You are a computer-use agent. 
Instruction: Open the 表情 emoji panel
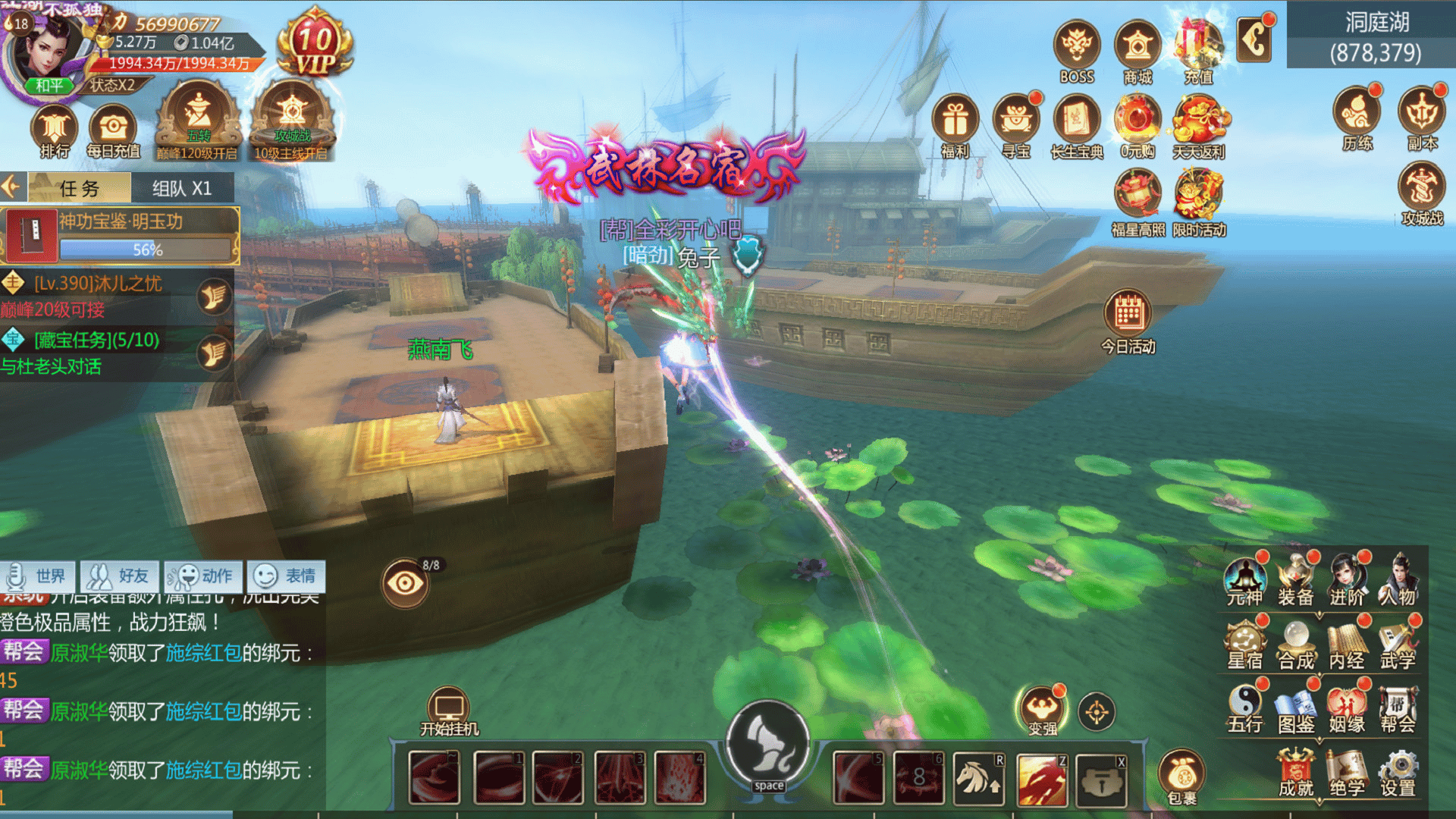(286, 576)
